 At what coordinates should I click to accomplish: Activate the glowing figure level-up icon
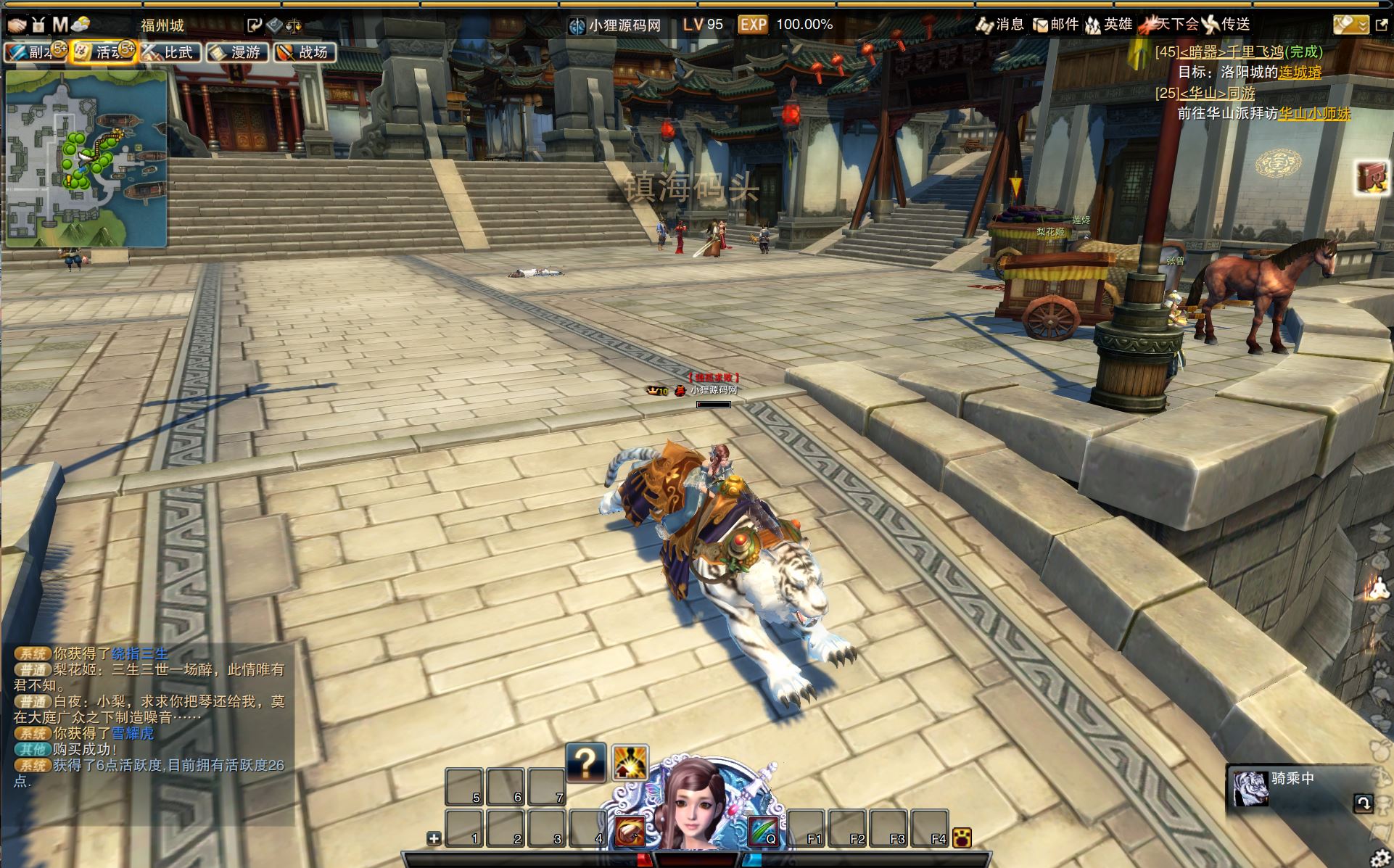point(629,763)
